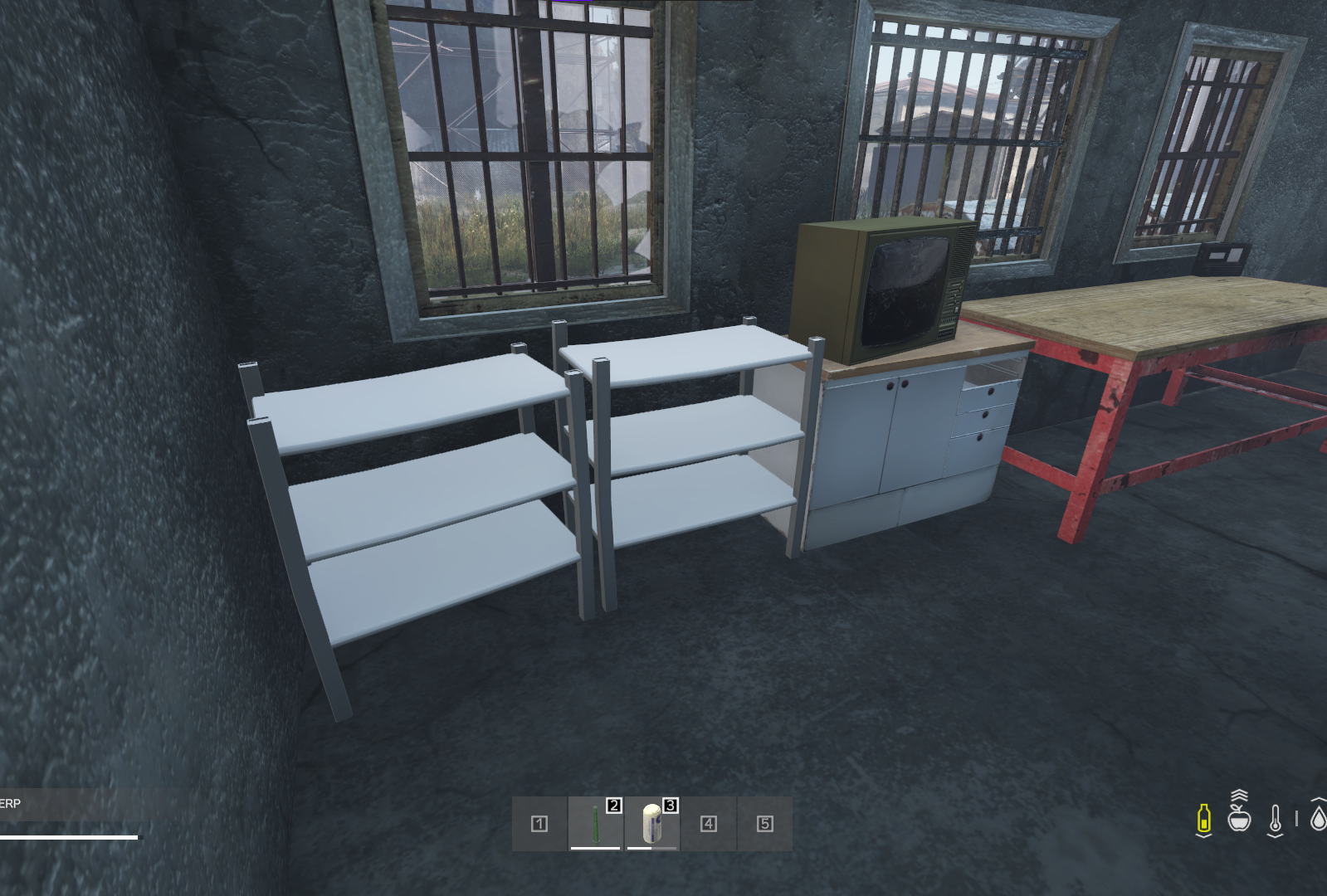The image size is (1327, 896).
Task: Click empty hotbar slot 1
Action: [x=540, y=823]
